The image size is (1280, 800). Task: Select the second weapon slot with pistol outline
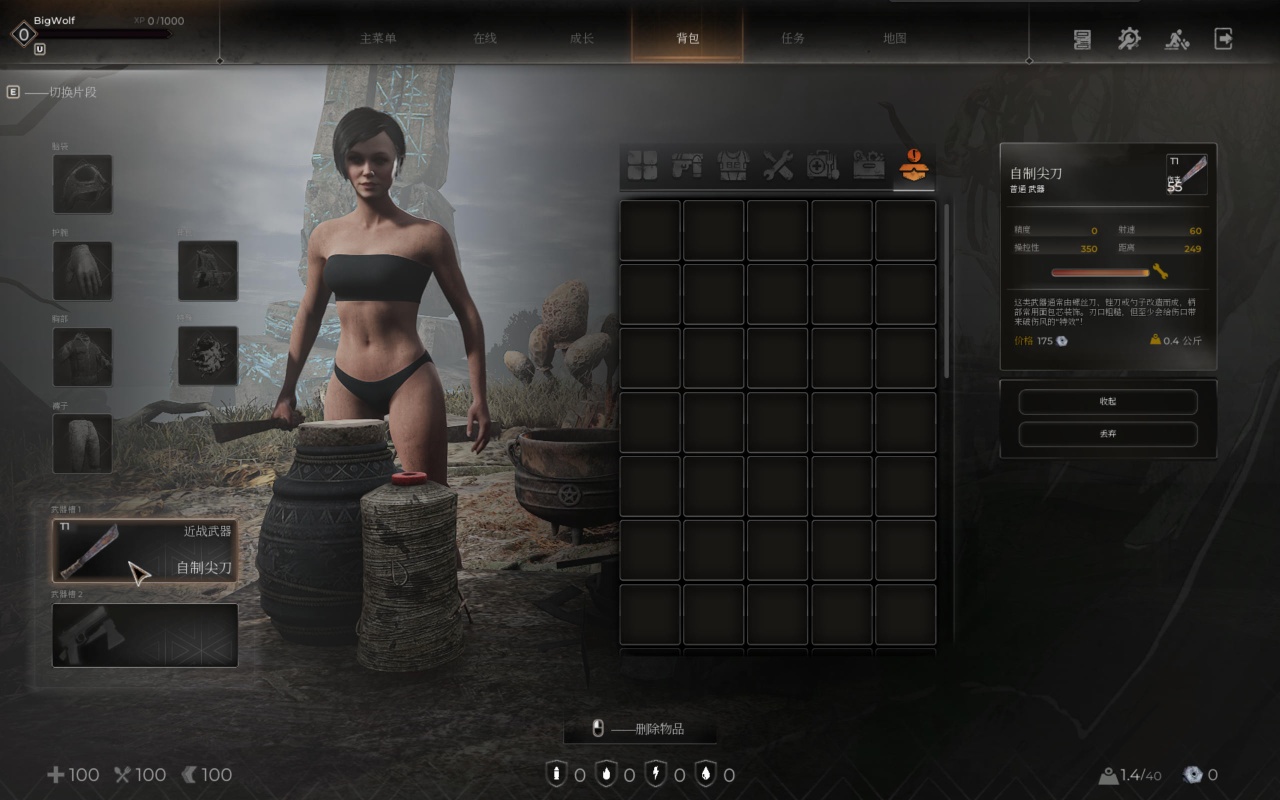tap(145, 635)
